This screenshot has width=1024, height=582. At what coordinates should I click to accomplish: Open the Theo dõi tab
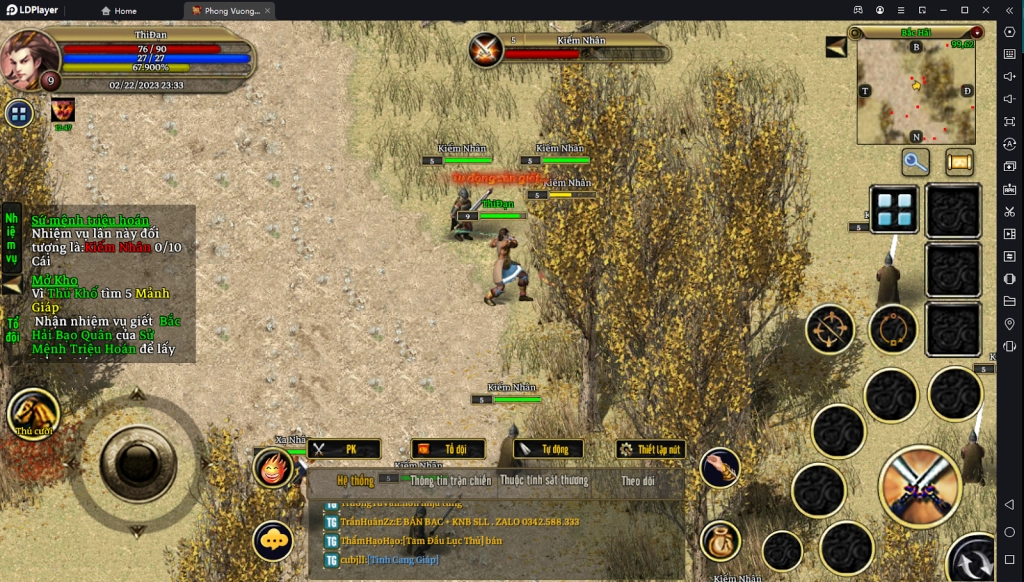pos(637,481)
